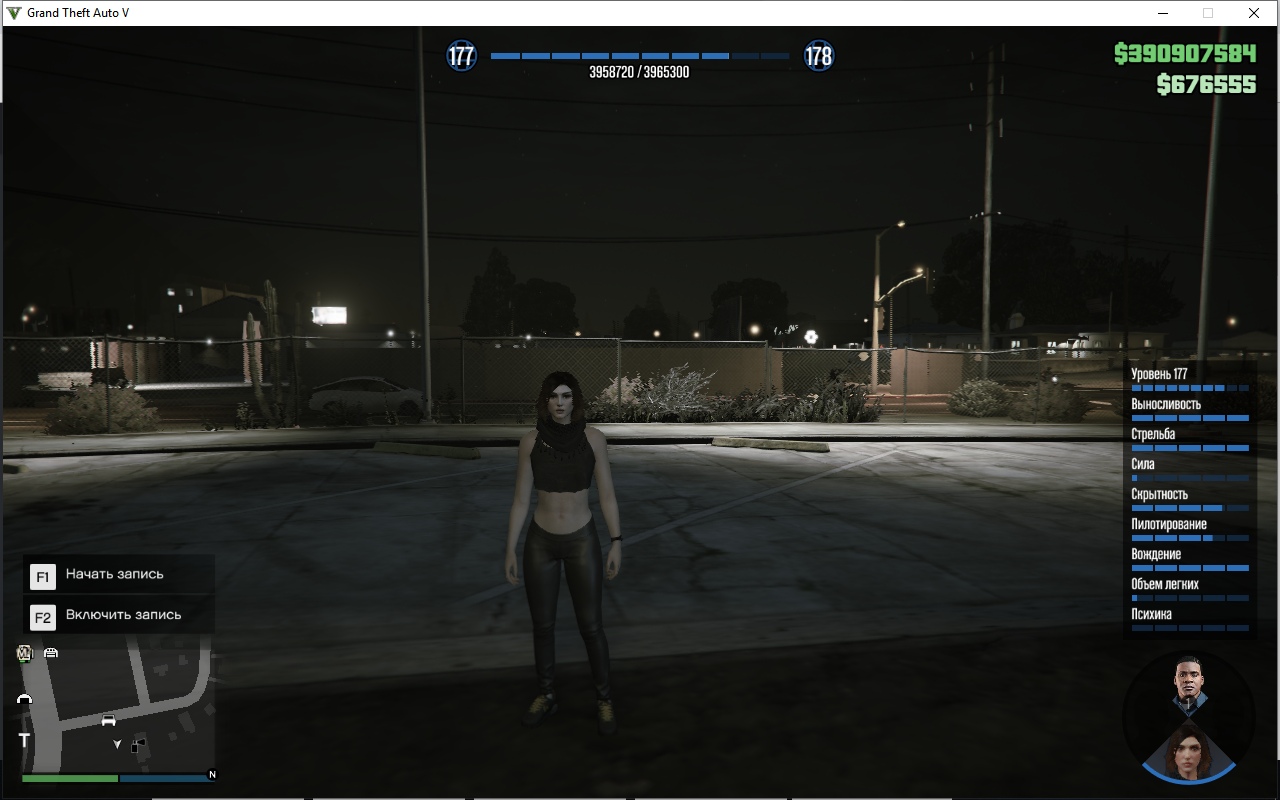Select Franklin's portrait in the character wheel
1280x800 pixels.
1187,685
